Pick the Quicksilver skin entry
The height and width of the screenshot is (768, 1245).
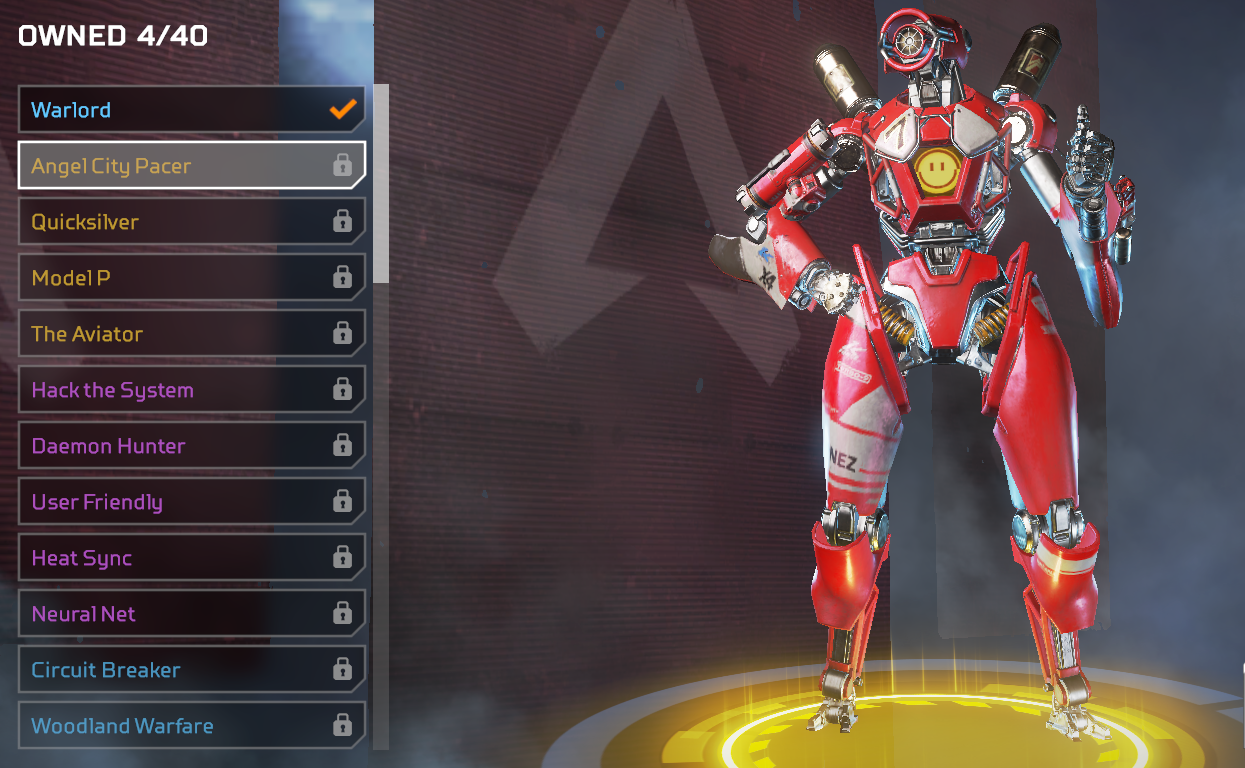(190, 222)
